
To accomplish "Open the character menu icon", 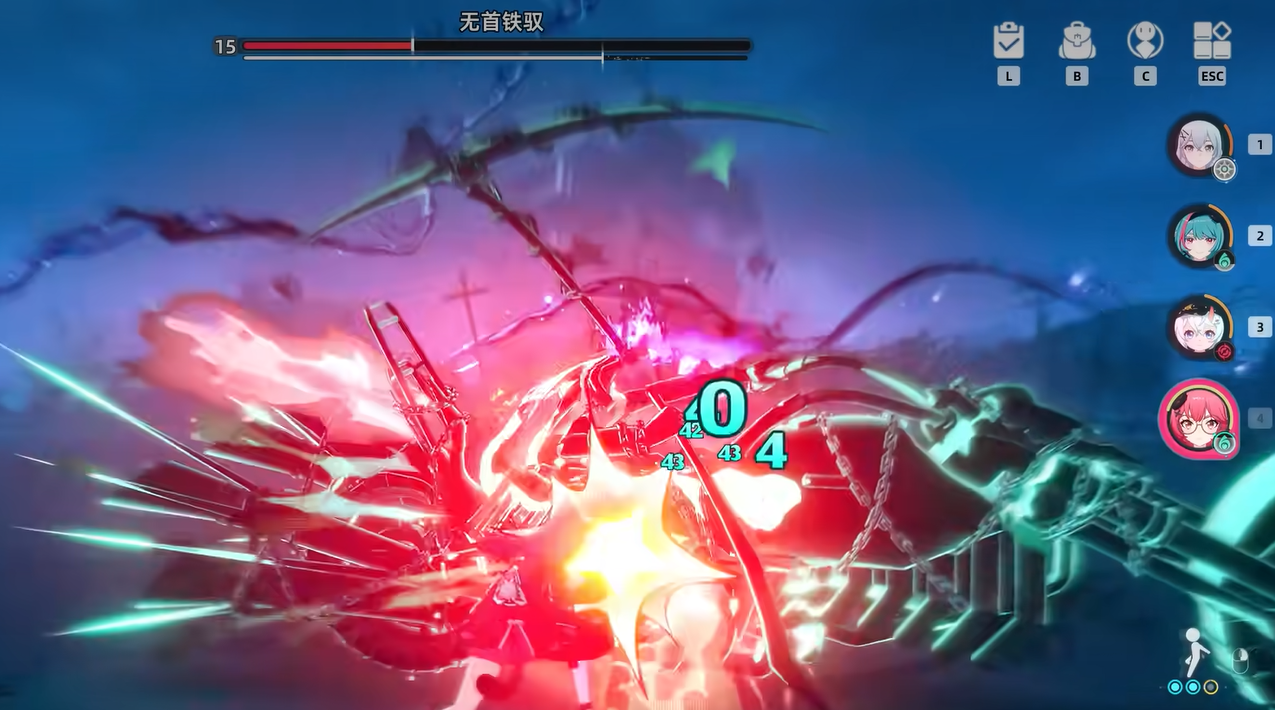I will pos(1145,41).
